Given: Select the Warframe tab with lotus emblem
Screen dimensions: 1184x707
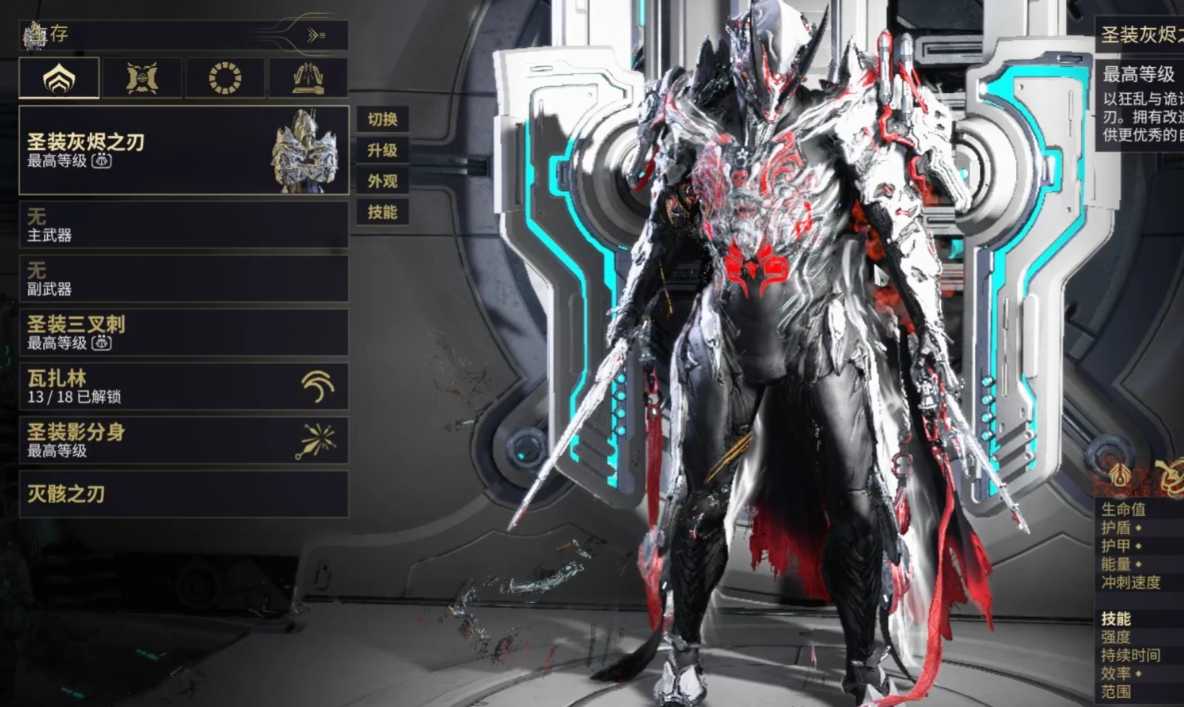Looking at the screenshot, I should (59, 78).
